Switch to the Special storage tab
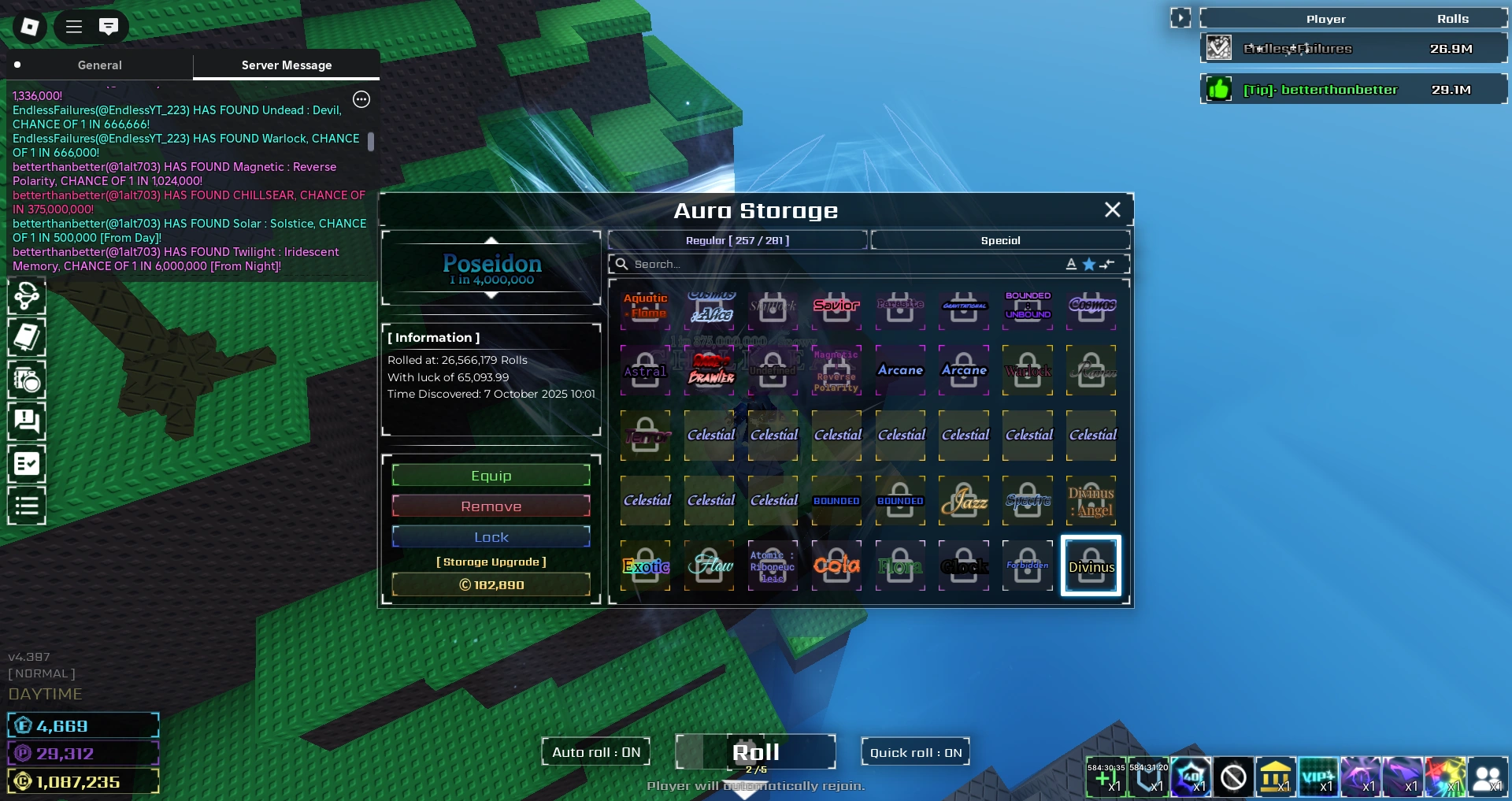1512x801 pixels. click(x=1000, y=240)
